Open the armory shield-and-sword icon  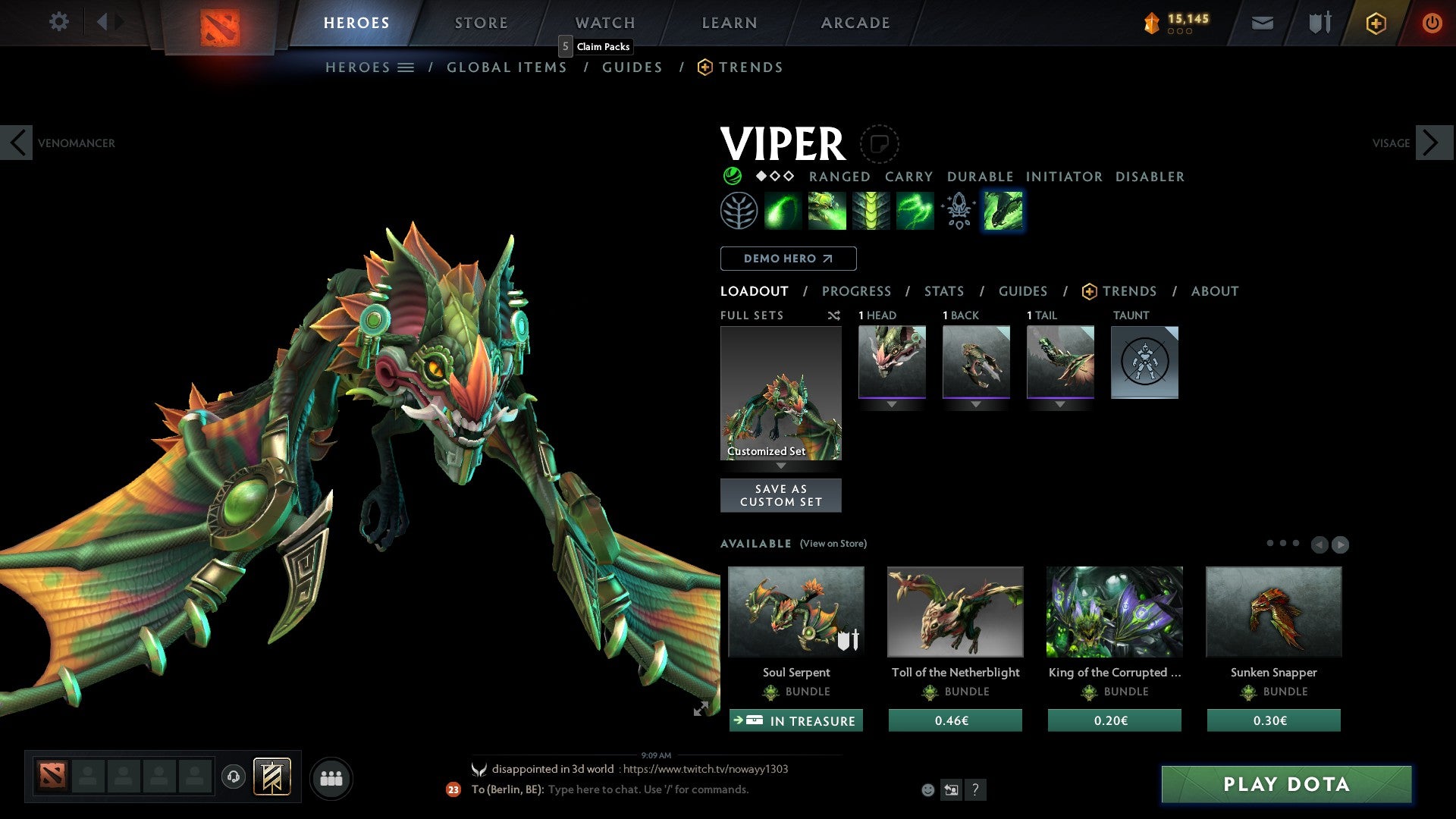[1319, 23]
